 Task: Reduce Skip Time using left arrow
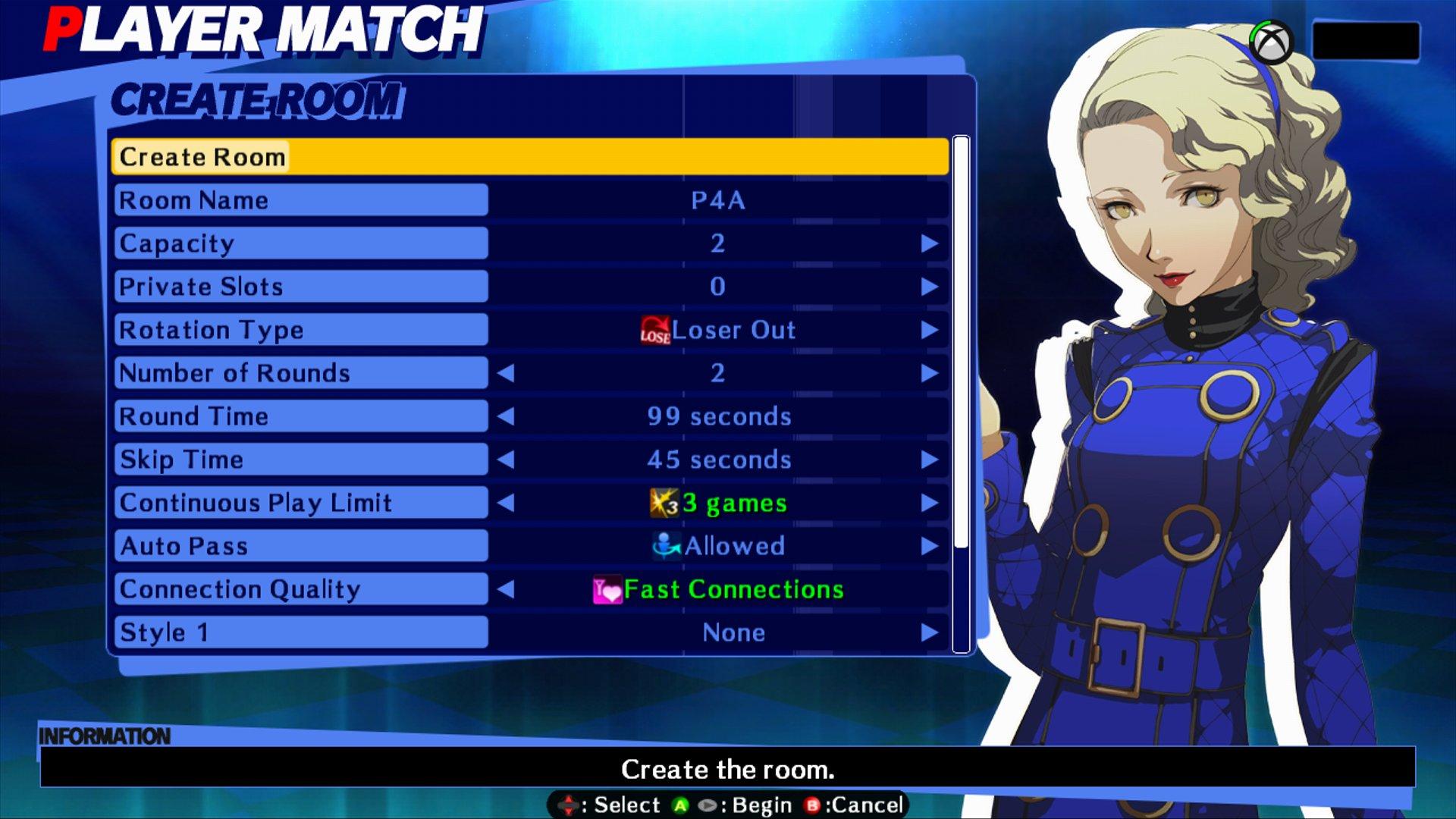pyautogui.click(x=506, y=460)
